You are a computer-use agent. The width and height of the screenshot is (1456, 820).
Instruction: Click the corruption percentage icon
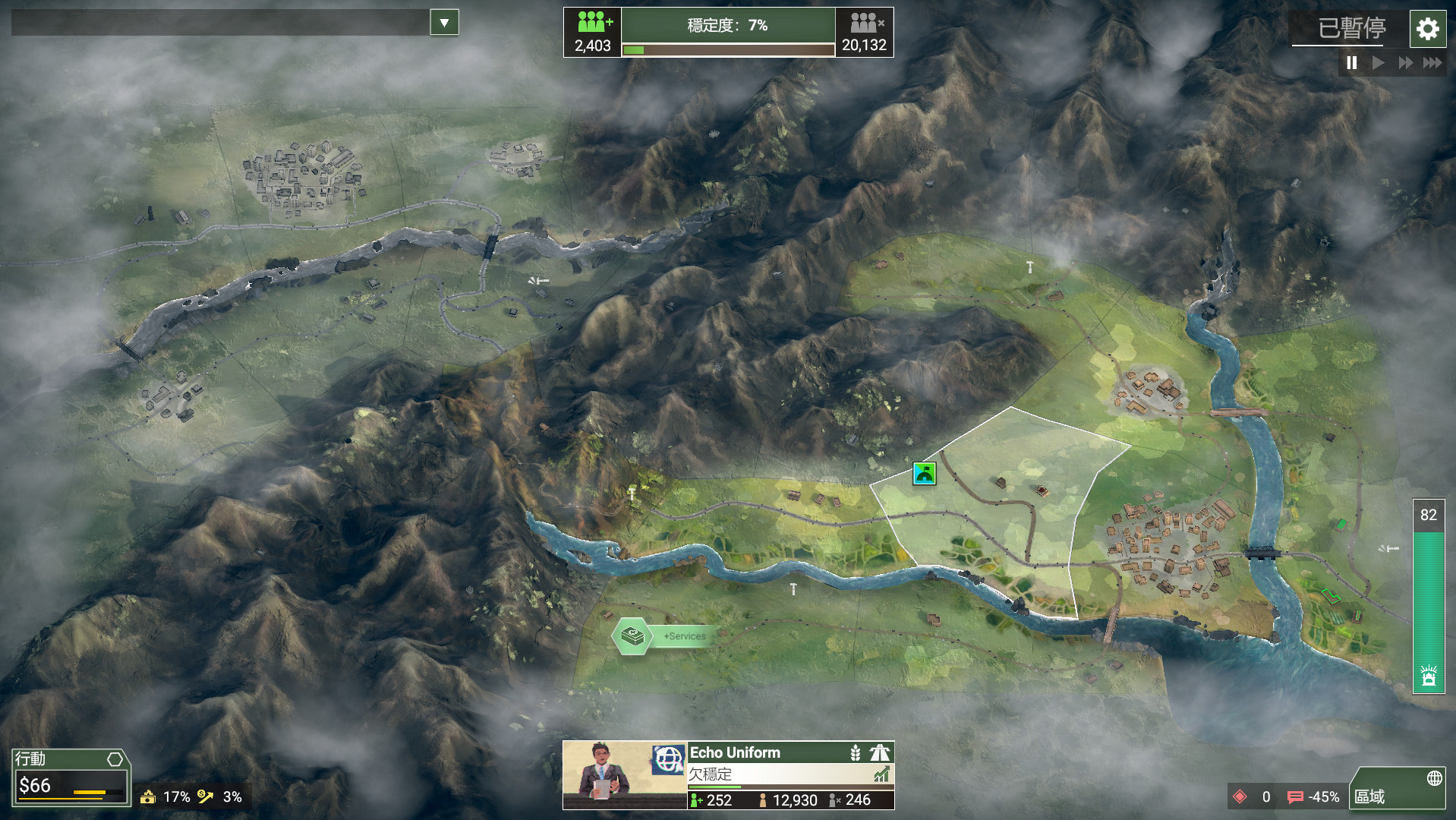[148, 796]
